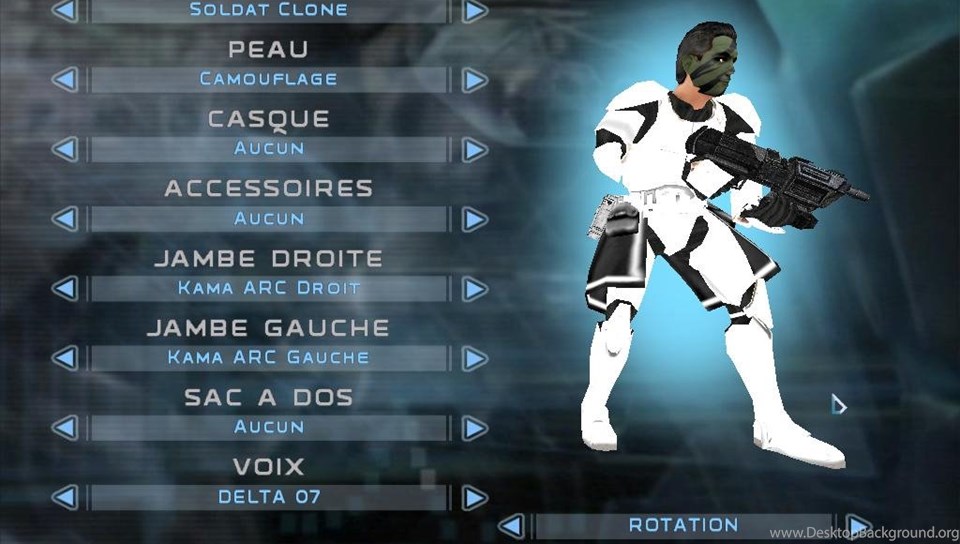This screenshot has height=544, width=960.
Task: Switch Voix to the next voice
Action: (x=475, y=498)
